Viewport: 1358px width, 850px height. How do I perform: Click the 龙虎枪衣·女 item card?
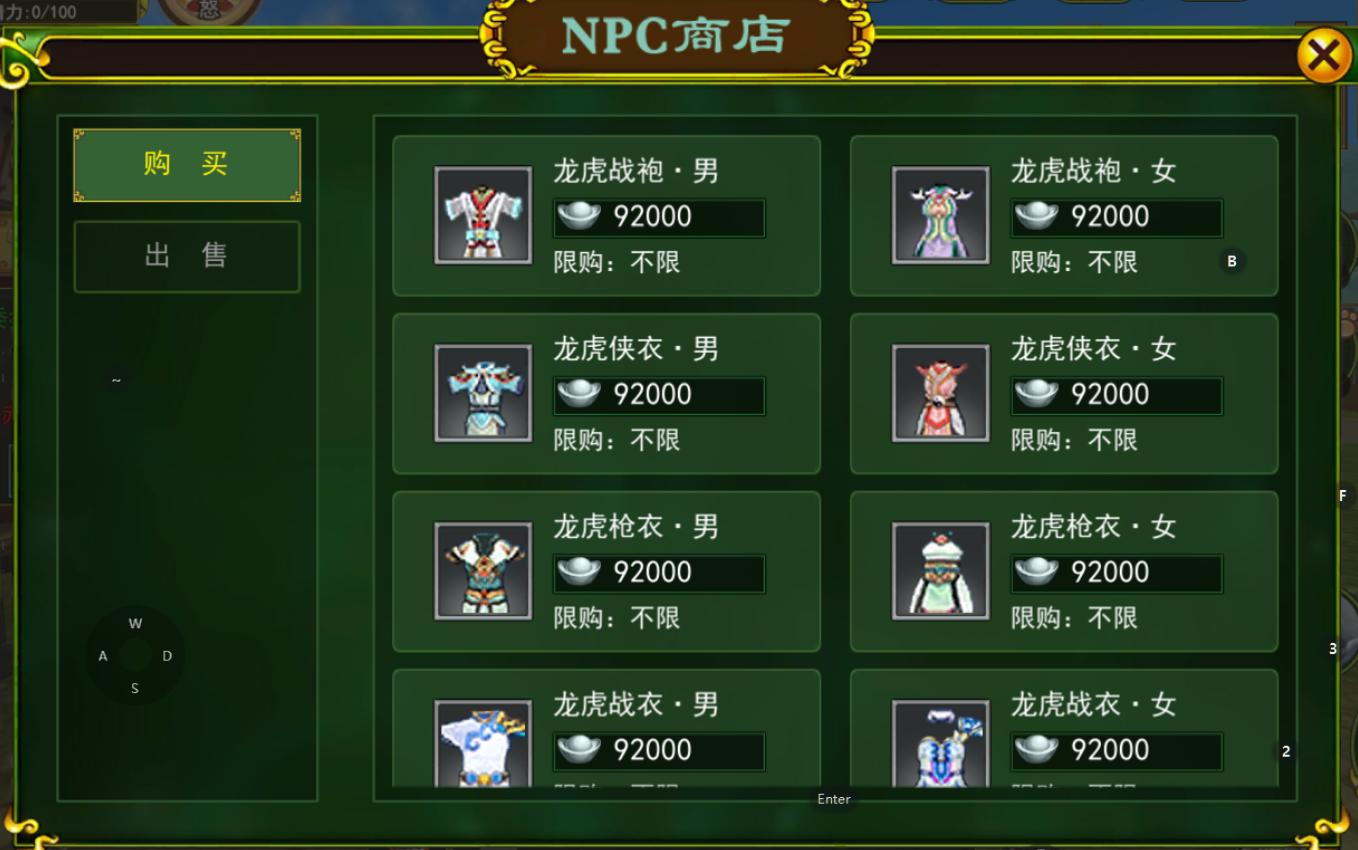[x=1063, y=571]
